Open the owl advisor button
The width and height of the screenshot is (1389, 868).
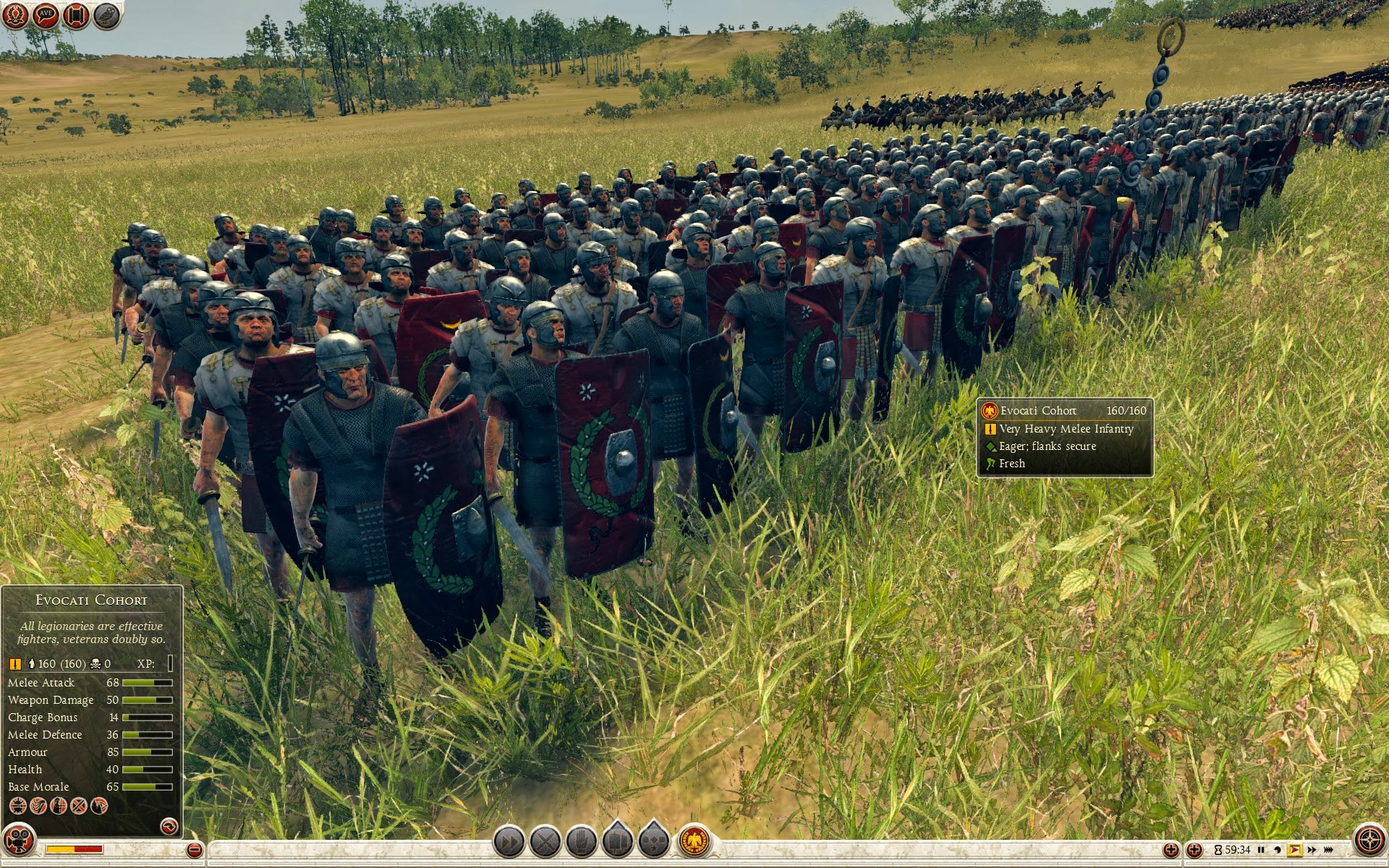[x=106, y=15]
